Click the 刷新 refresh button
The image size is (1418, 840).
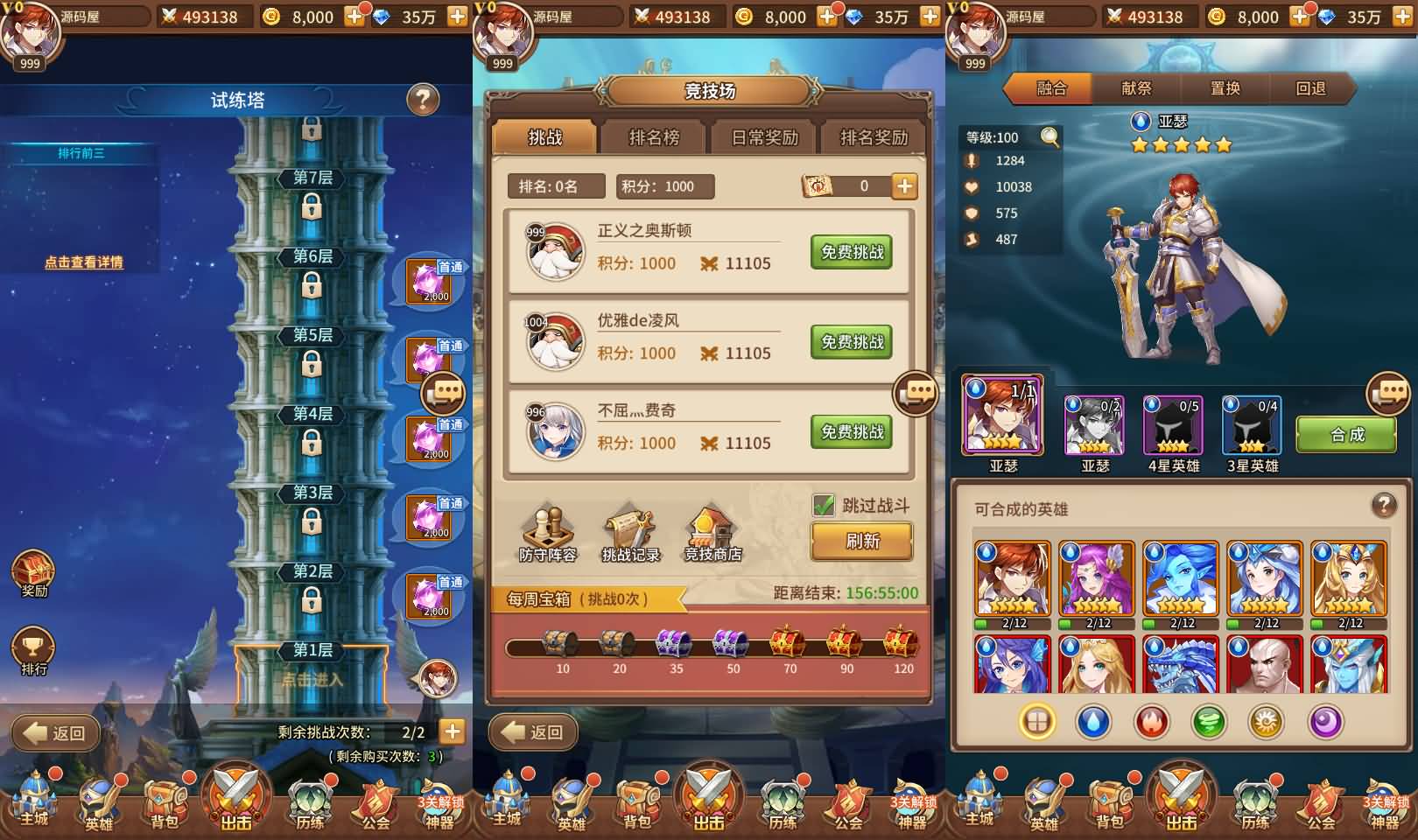(x=862, y=541)
